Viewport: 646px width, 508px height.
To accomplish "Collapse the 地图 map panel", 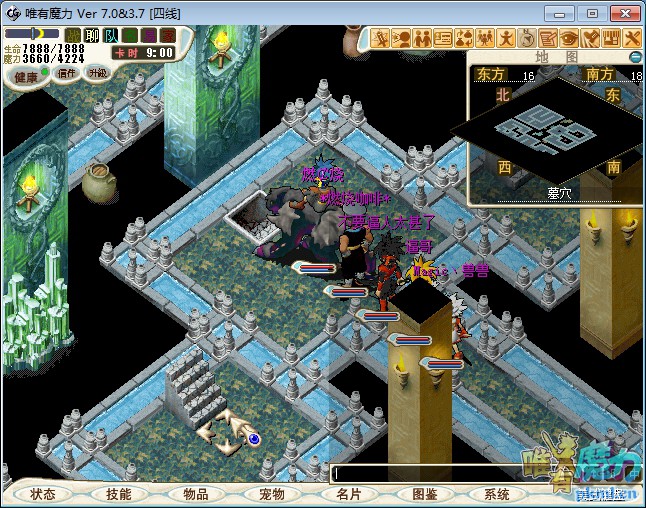I will (635, 57).
